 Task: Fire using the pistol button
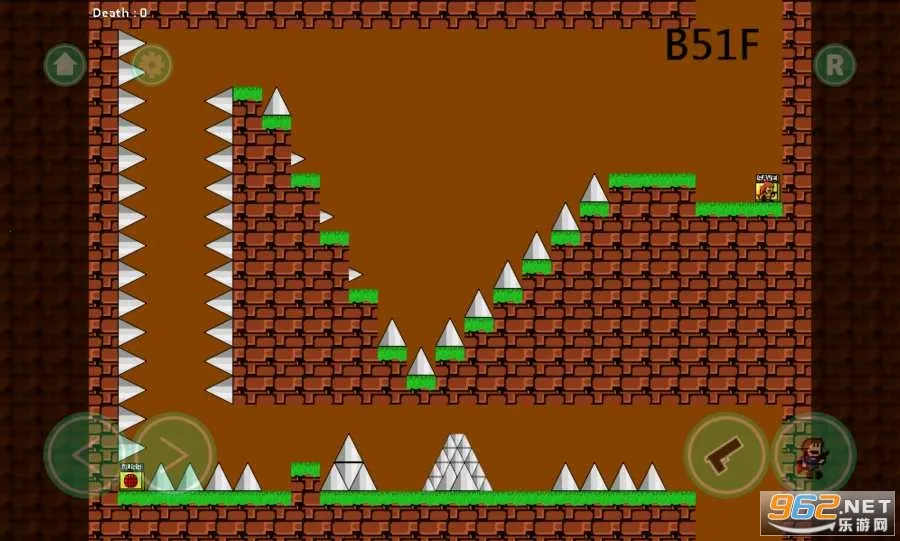coord(726,455)
